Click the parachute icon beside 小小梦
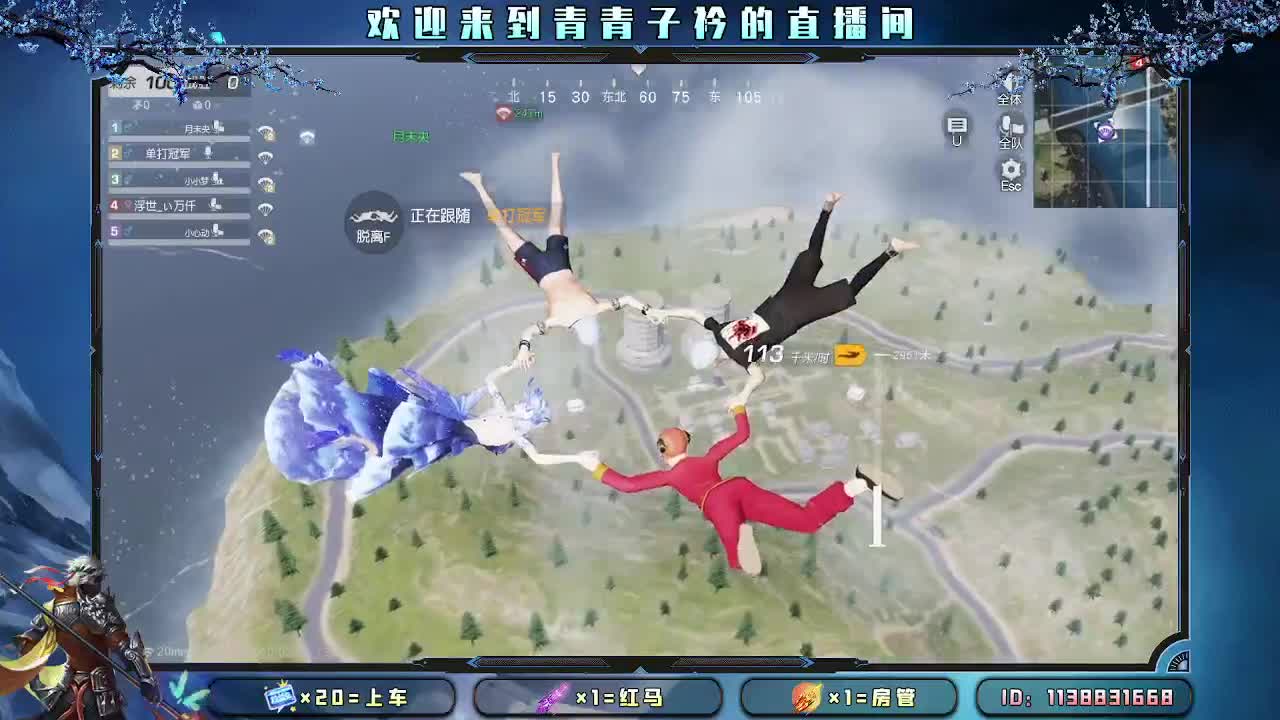 (x=265, y=184)
